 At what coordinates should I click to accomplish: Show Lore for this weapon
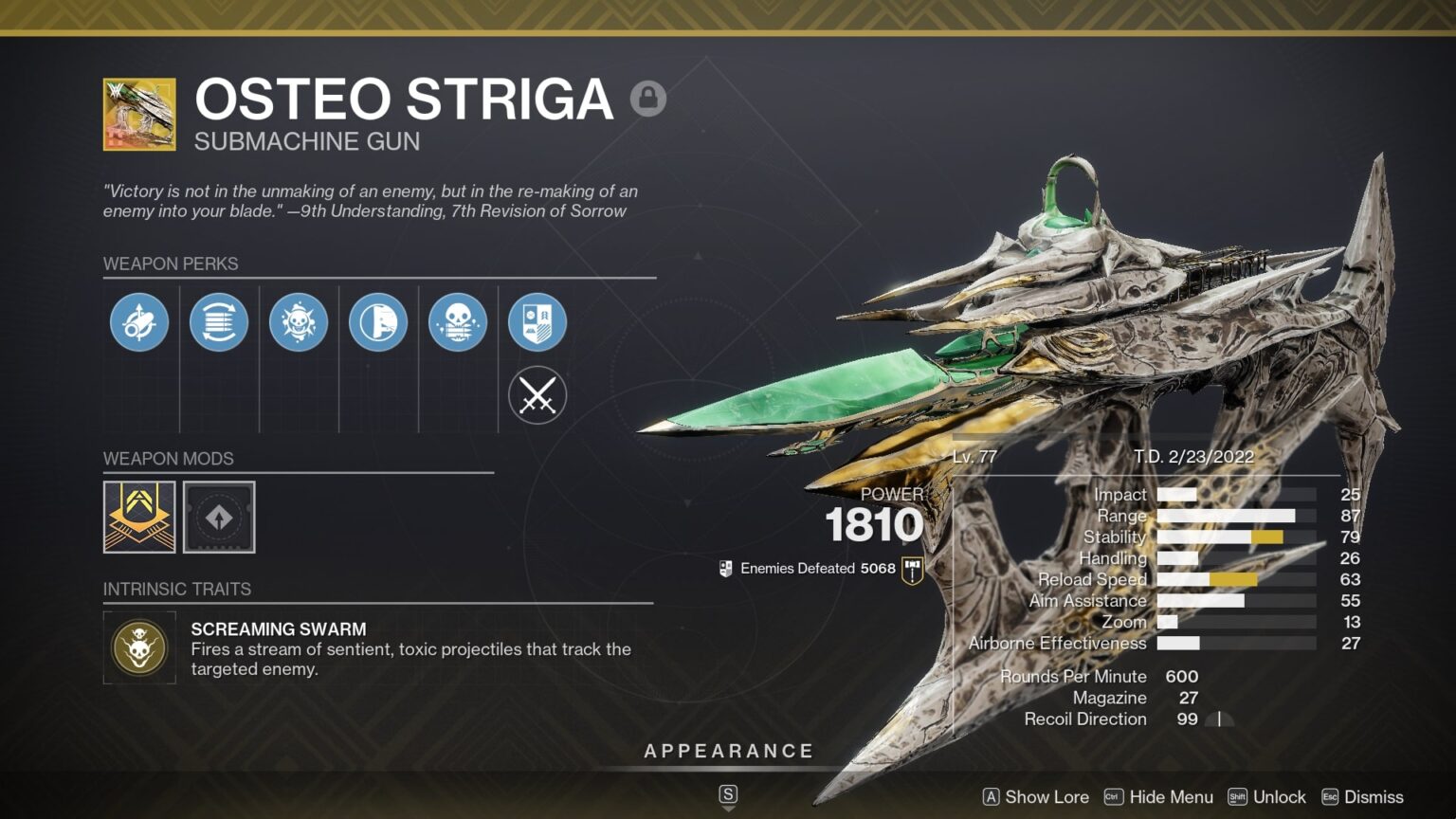(1046, 797)
